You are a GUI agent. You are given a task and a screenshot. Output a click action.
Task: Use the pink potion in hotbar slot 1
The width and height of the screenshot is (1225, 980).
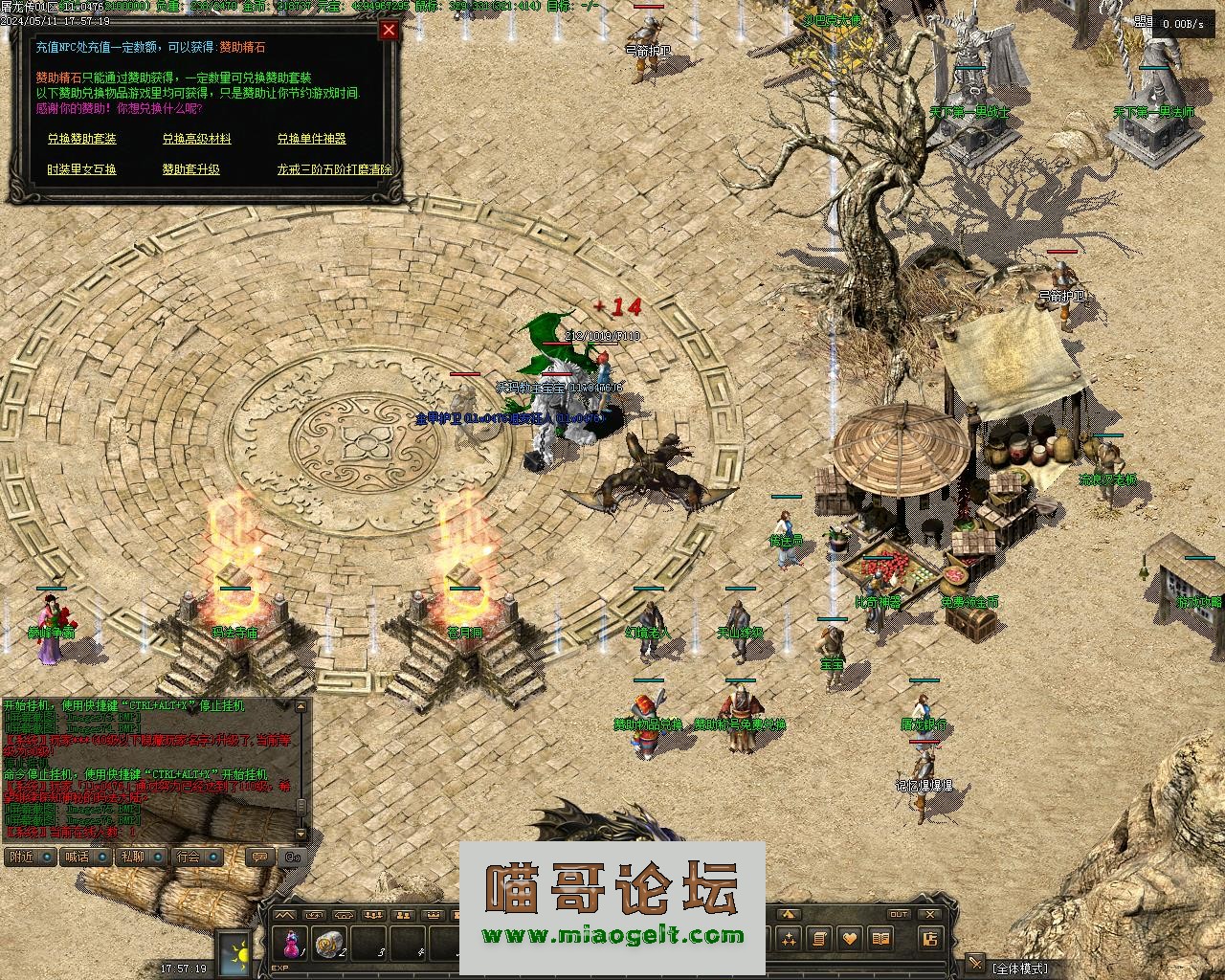tap(289, 943)
